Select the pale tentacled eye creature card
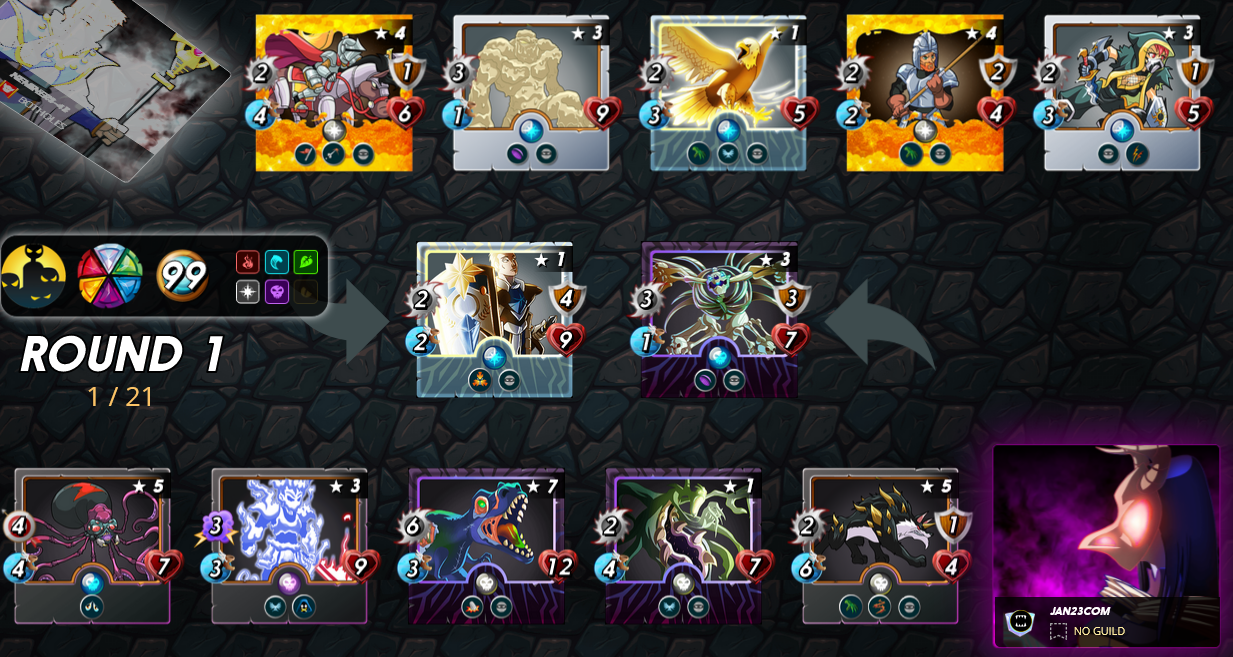1233x657 pixels. point(720,318)
